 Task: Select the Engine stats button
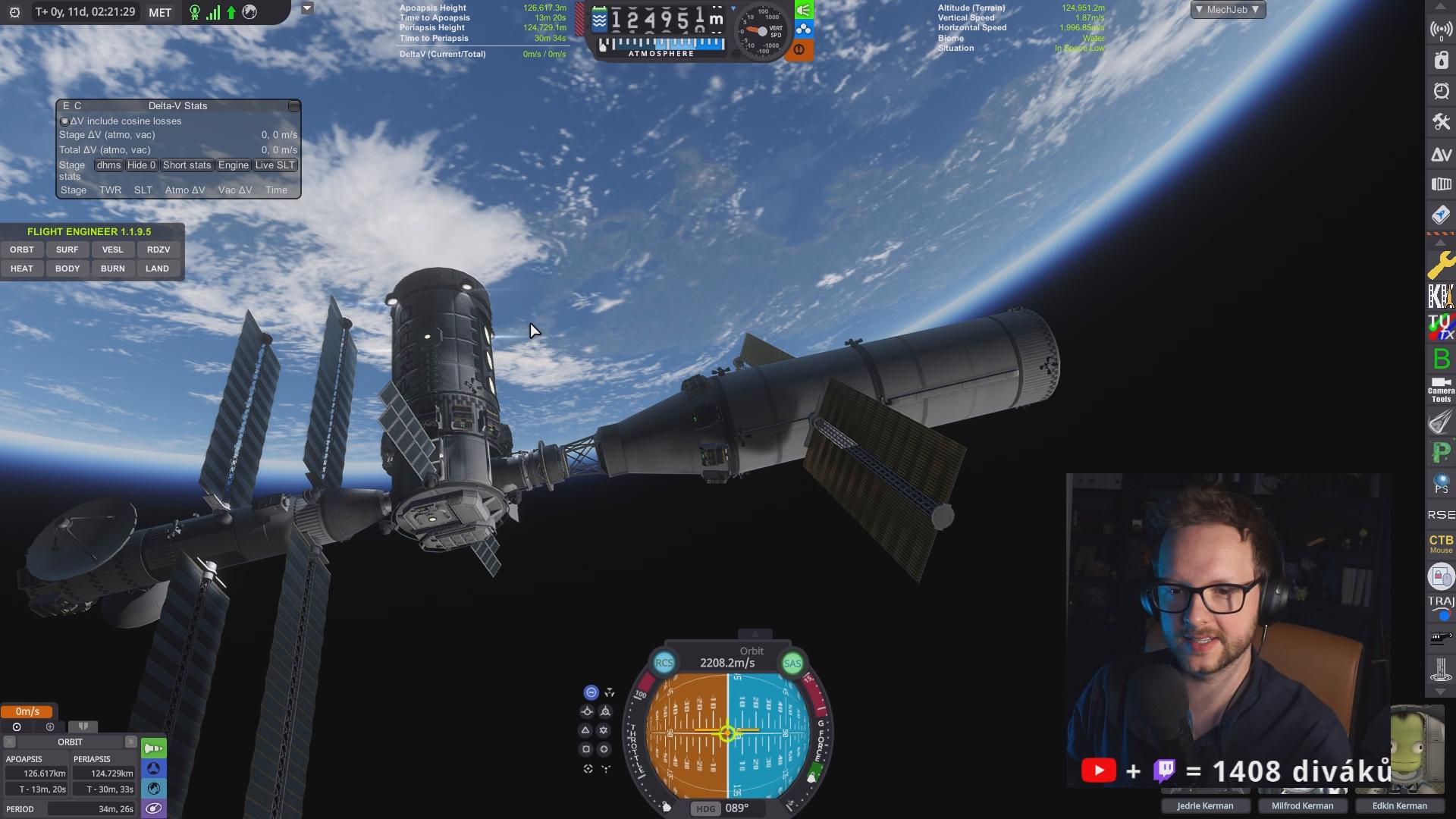233,165
